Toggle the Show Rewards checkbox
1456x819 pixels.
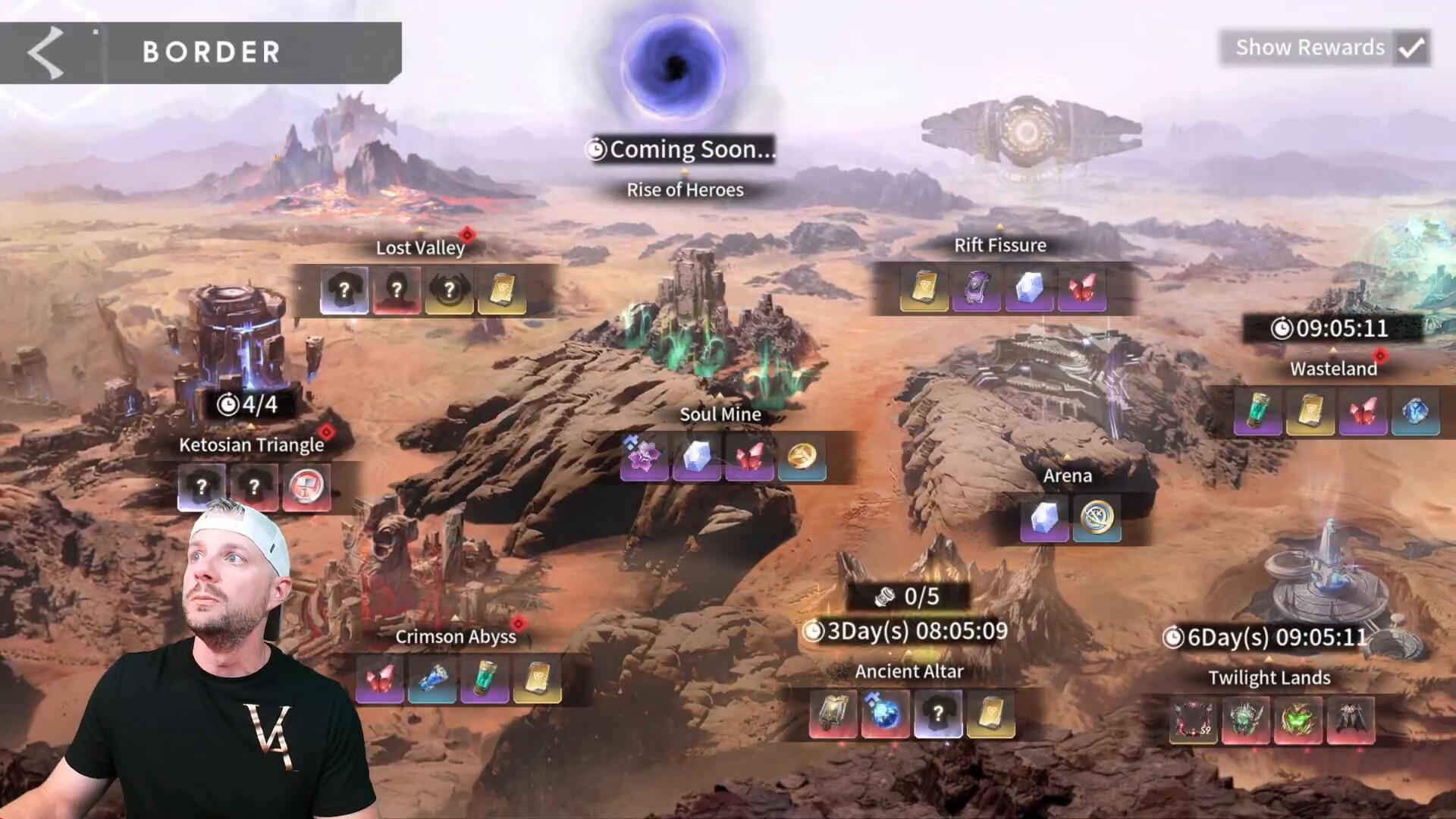1411,48
